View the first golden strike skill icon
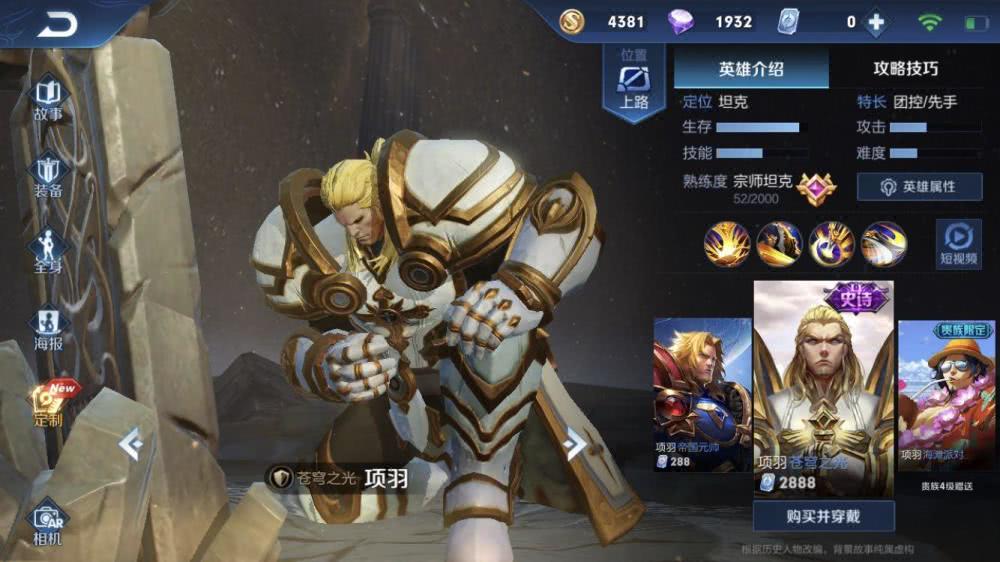 [726, 243]
